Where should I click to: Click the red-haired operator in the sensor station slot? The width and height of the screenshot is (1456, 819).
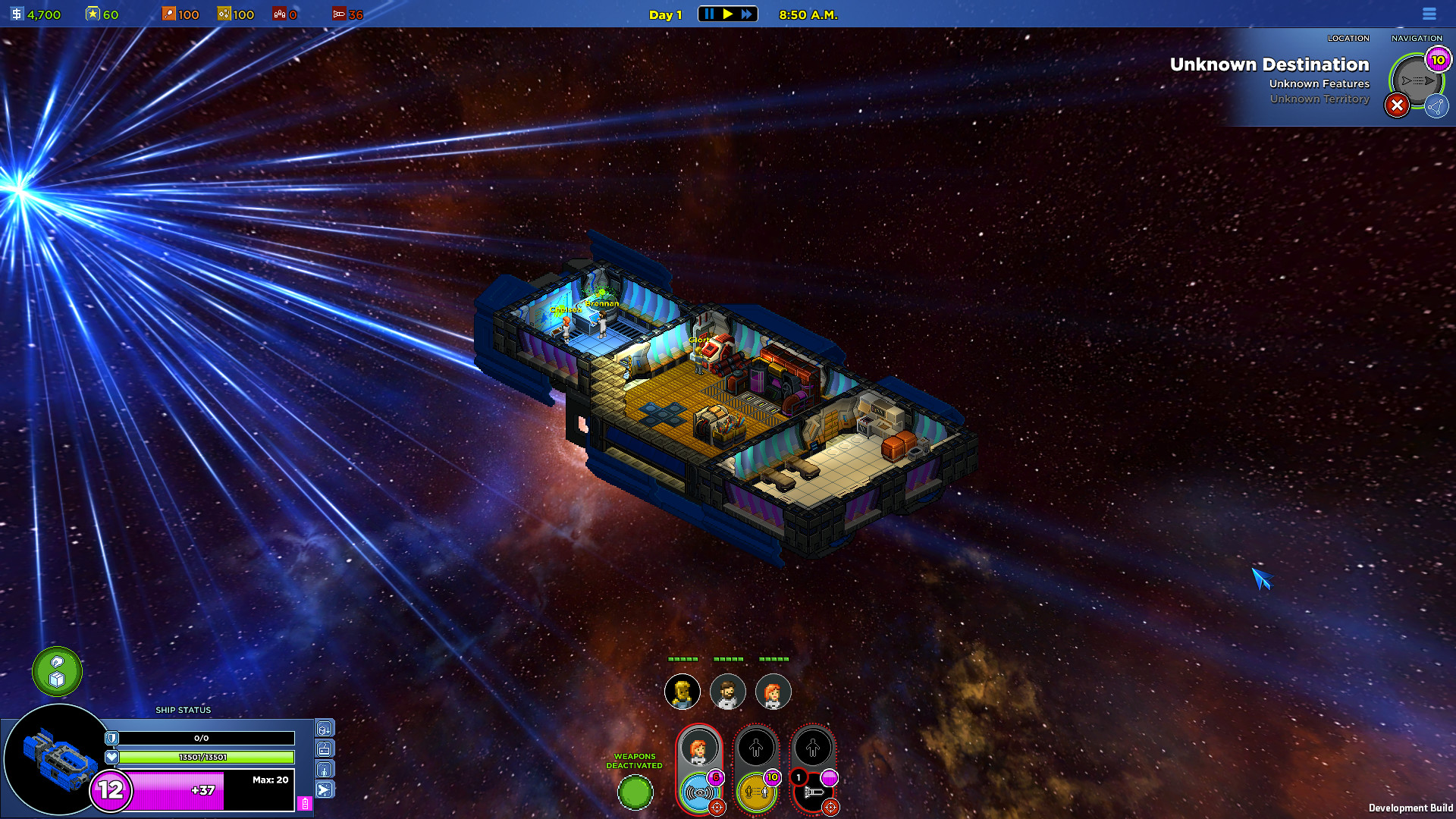[x=698, y=748]
